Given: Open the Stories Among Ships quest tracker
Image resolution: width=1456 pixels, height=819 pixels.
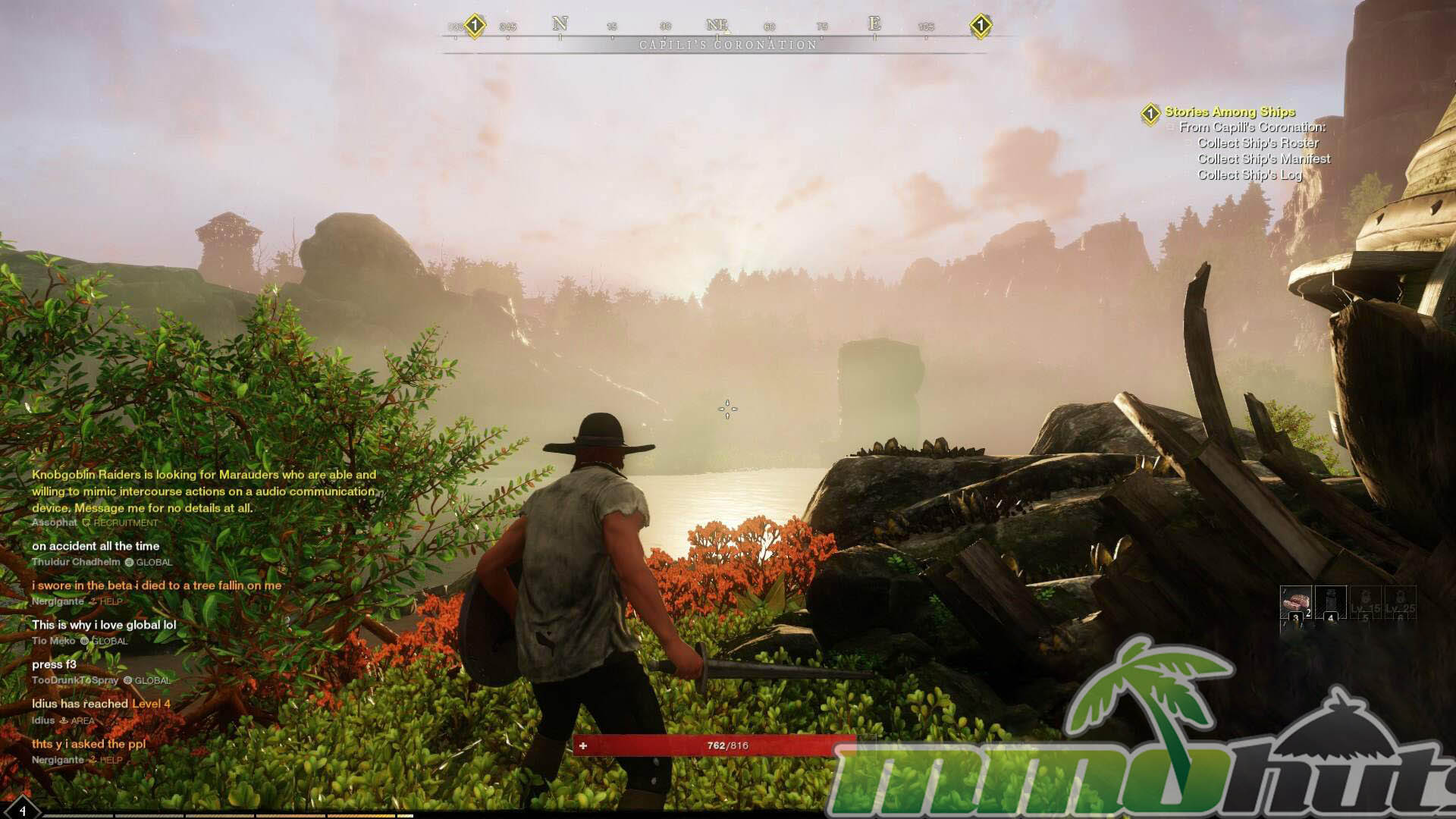Looking at the screenshot, I should point(1229,112).
